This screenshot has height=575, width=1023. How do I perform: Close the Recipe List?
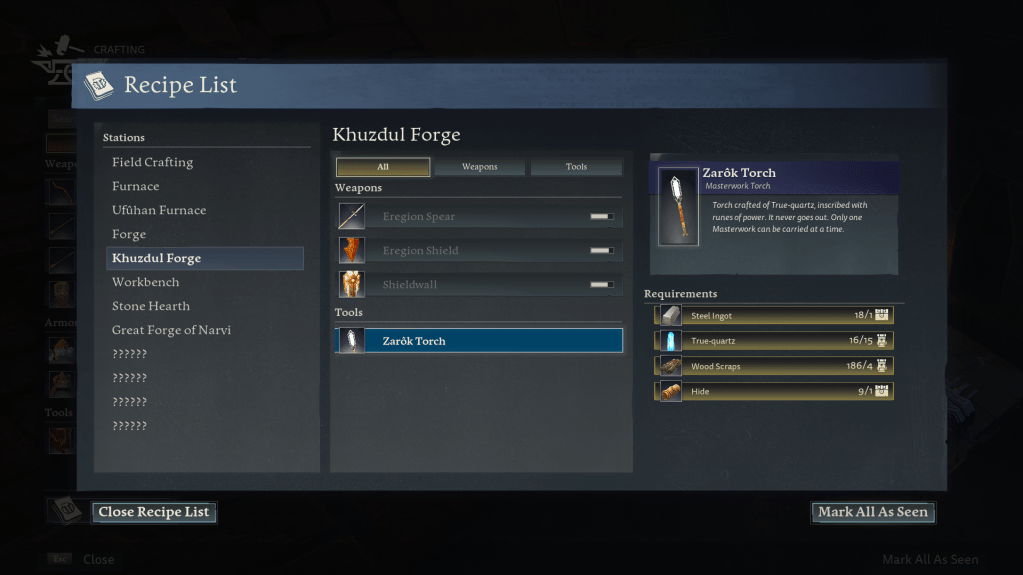coord(154,512)
